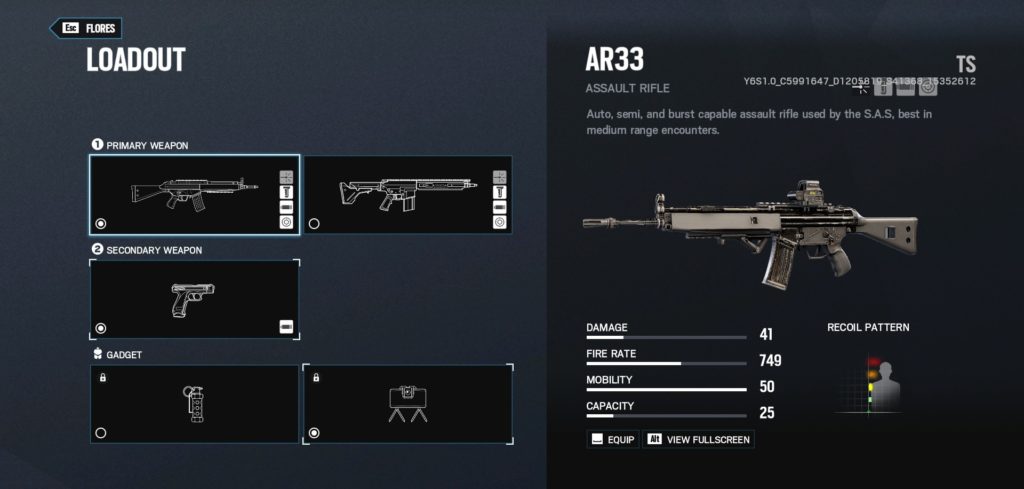The image size is (1024, 489).
Task: Select the pistol secondary weapon card
Action: pos(193,298)
